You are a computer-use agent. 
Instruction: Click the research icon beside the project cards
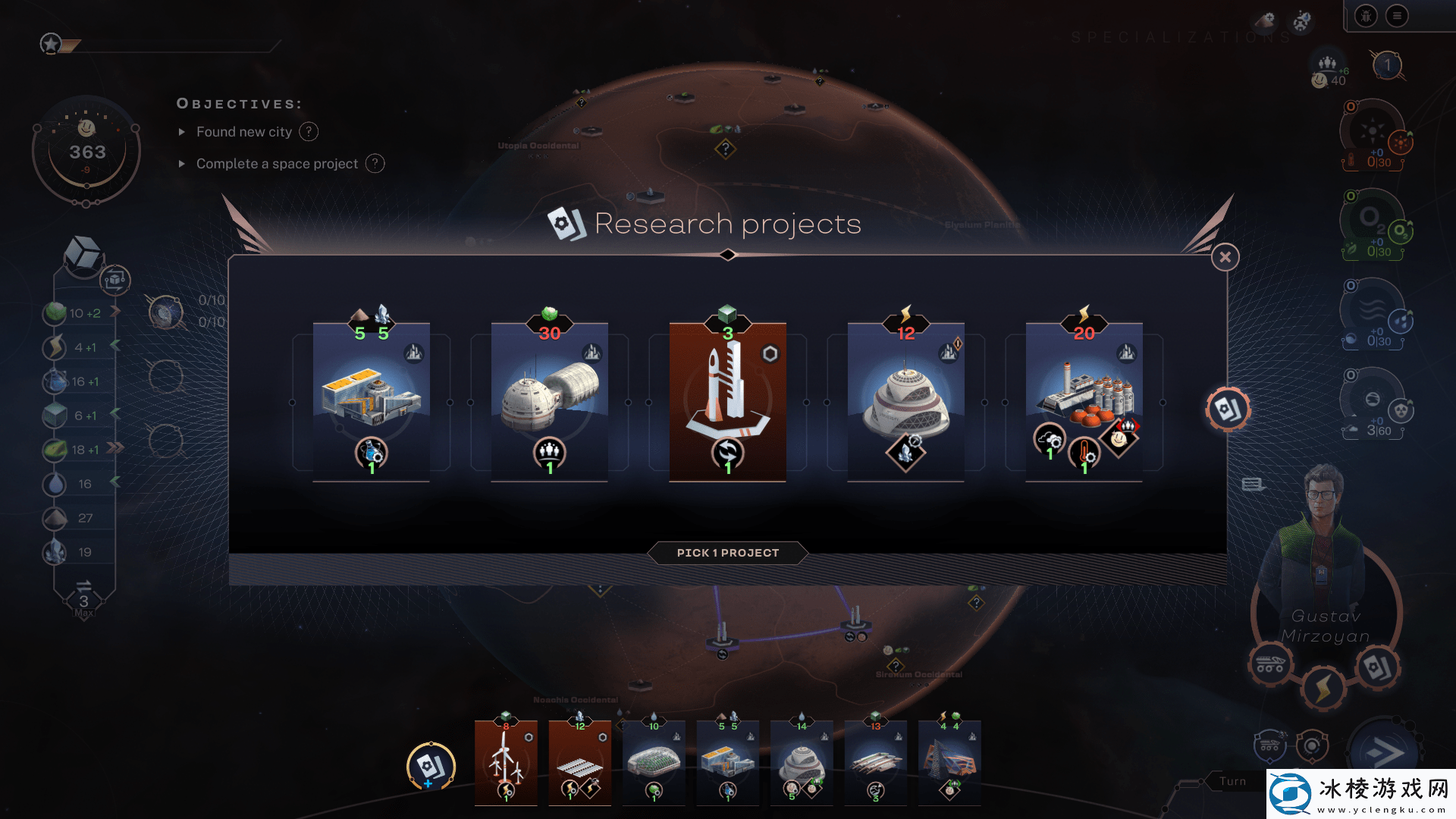pos(1227,409)
